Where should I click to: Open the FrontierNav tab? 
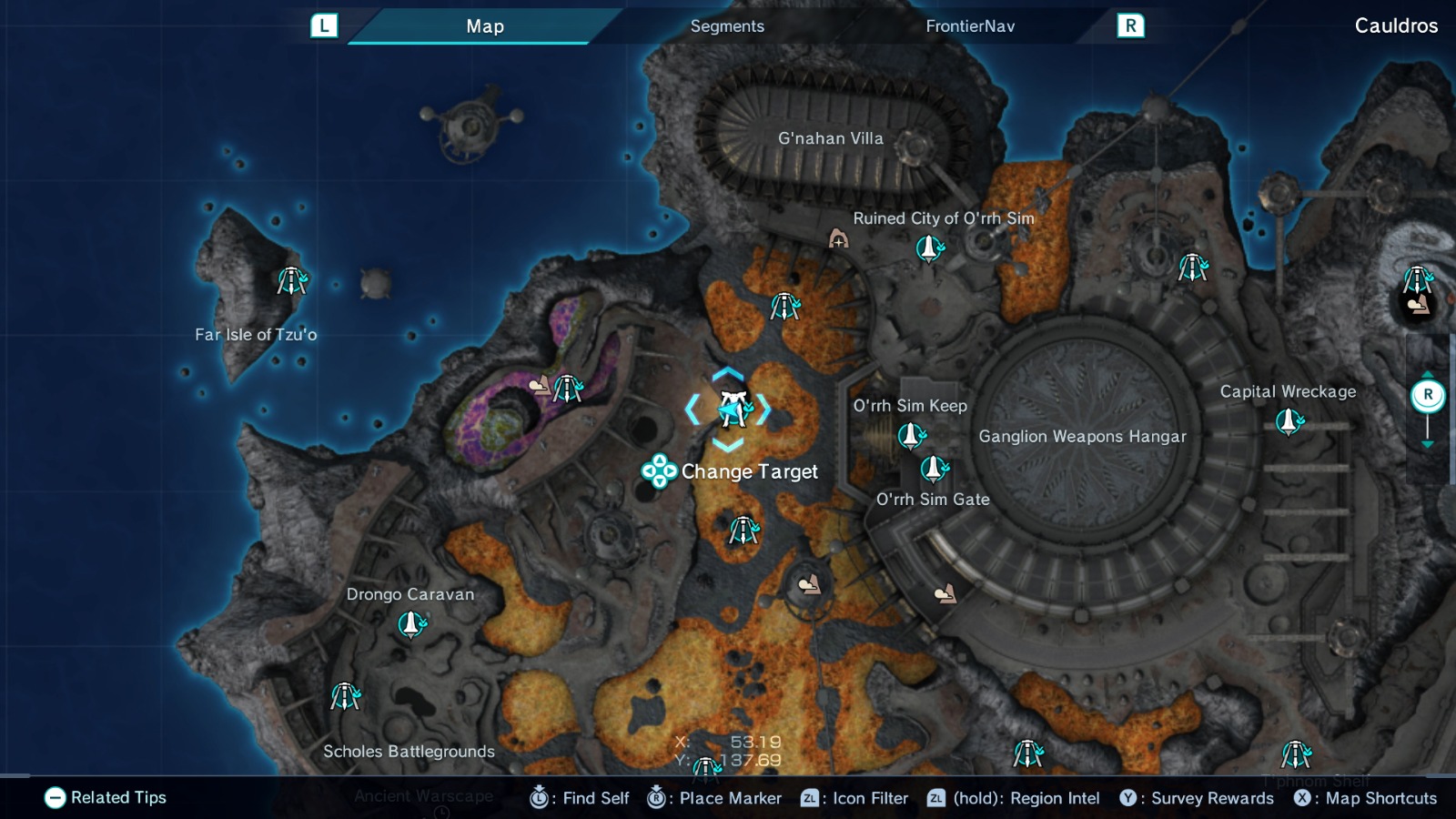click(968, 26)
